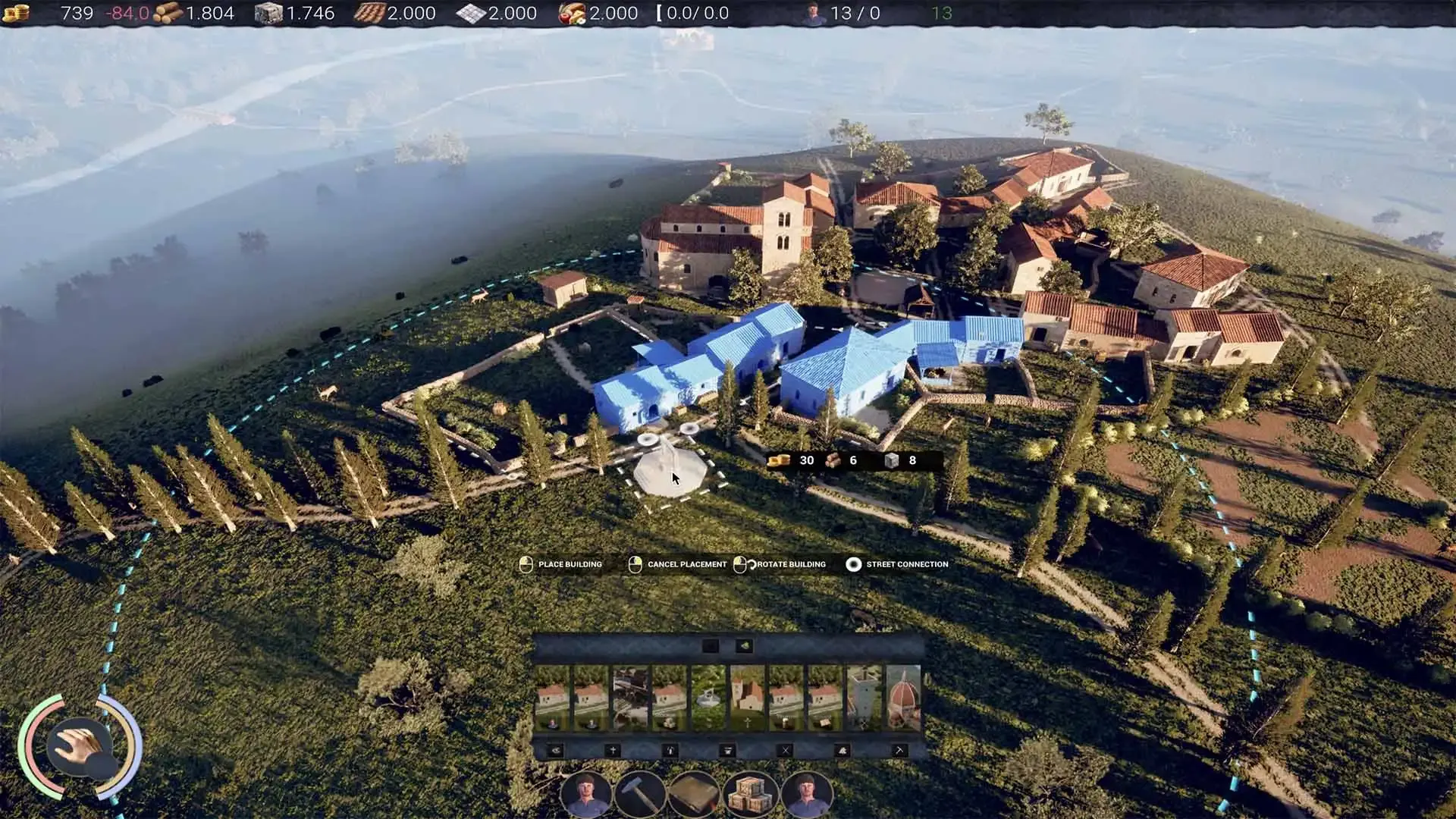The image size is (1456, 819).
Task: Select the pickaxe filter icon under build panel
Action: pos(900,750)
